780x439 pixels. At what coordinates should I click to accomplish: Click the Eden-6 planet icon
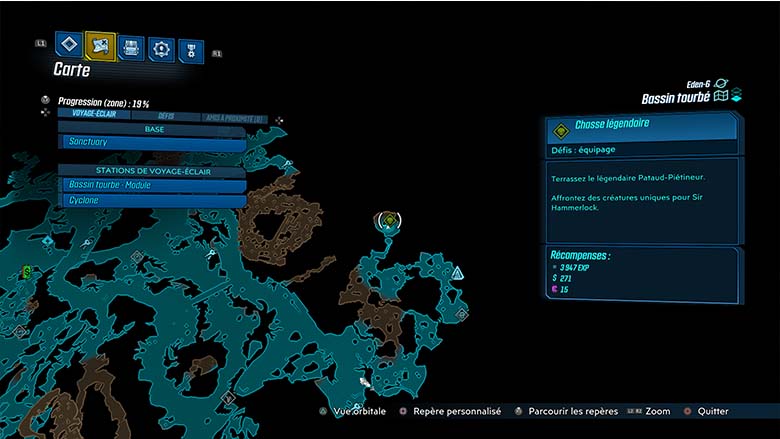point(721,84)
